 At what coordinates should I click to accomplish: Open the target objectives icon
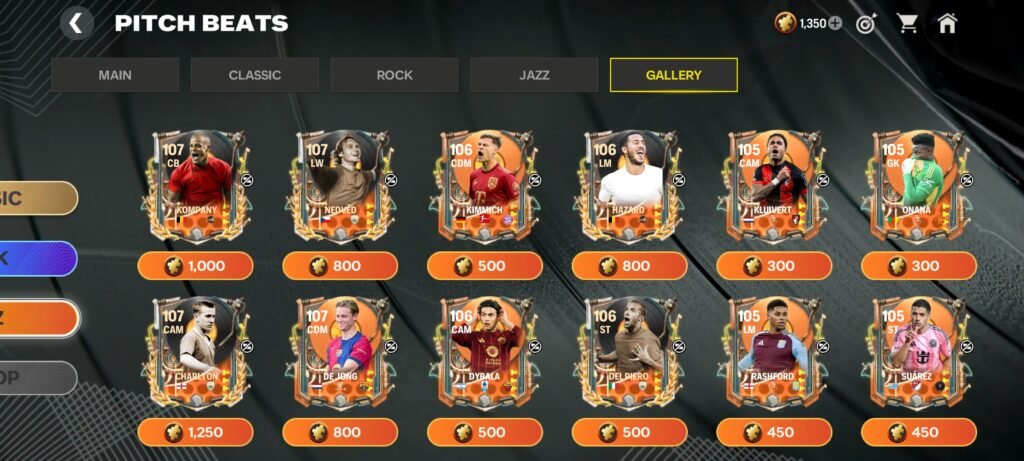click(x=865, y=23)
